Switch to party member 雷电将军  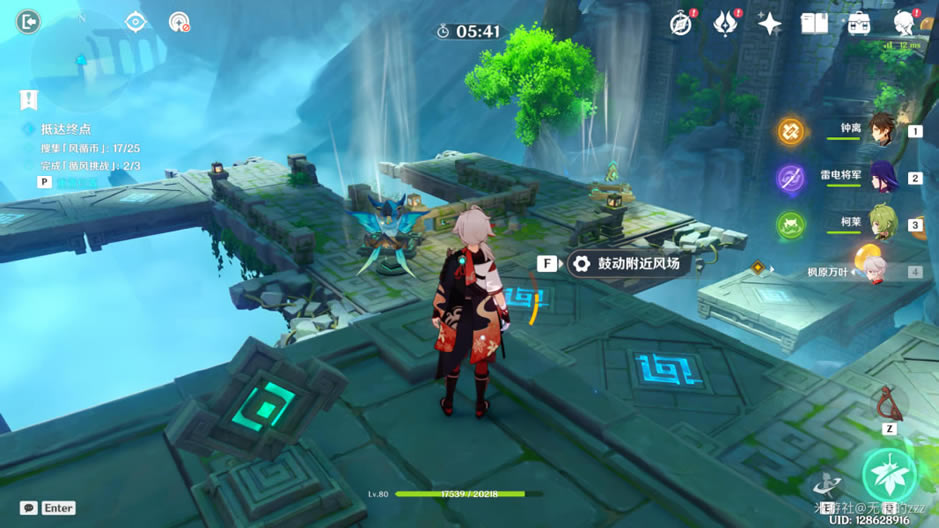click(881, 177)
